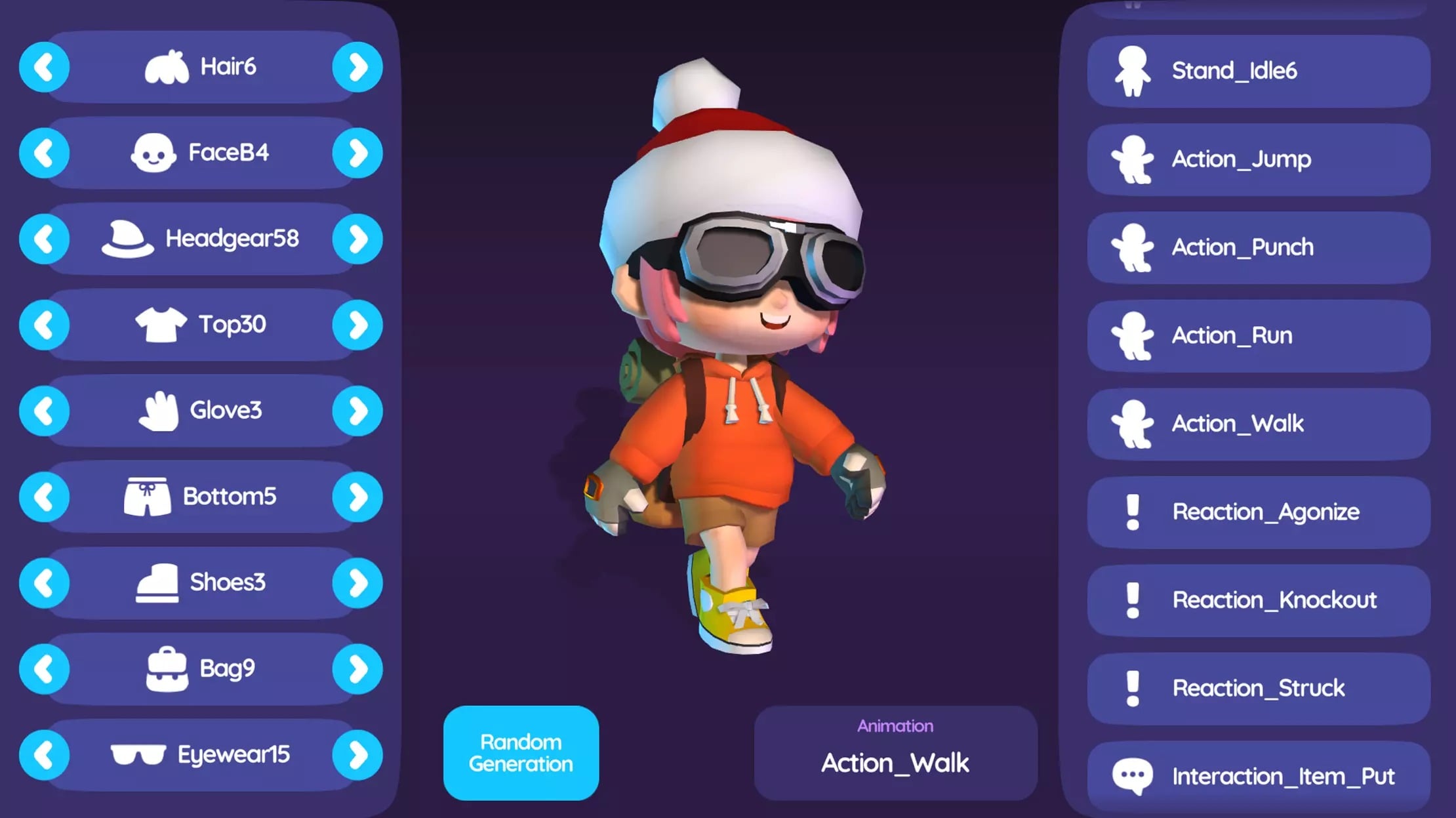Viewport: 1456px width, 818px height.
Task: Select the boot icon next to Shoes3
Action: click(157, 582)
